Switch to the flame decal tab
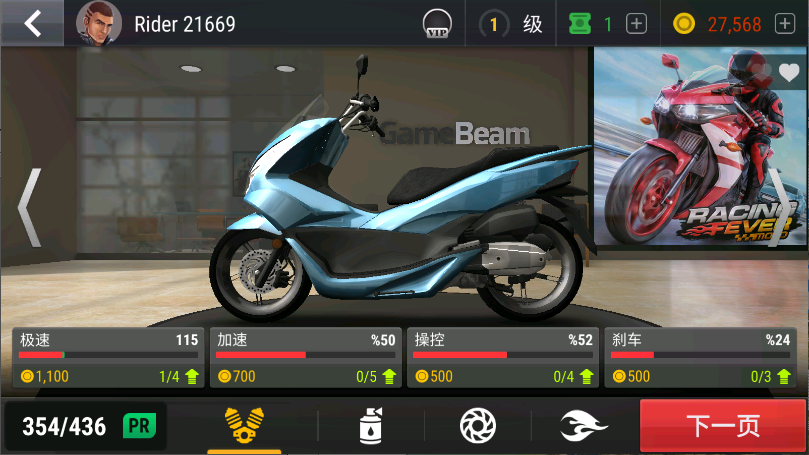Image resolution: width=809 pixels, height=455 pixels. [584, 426]
